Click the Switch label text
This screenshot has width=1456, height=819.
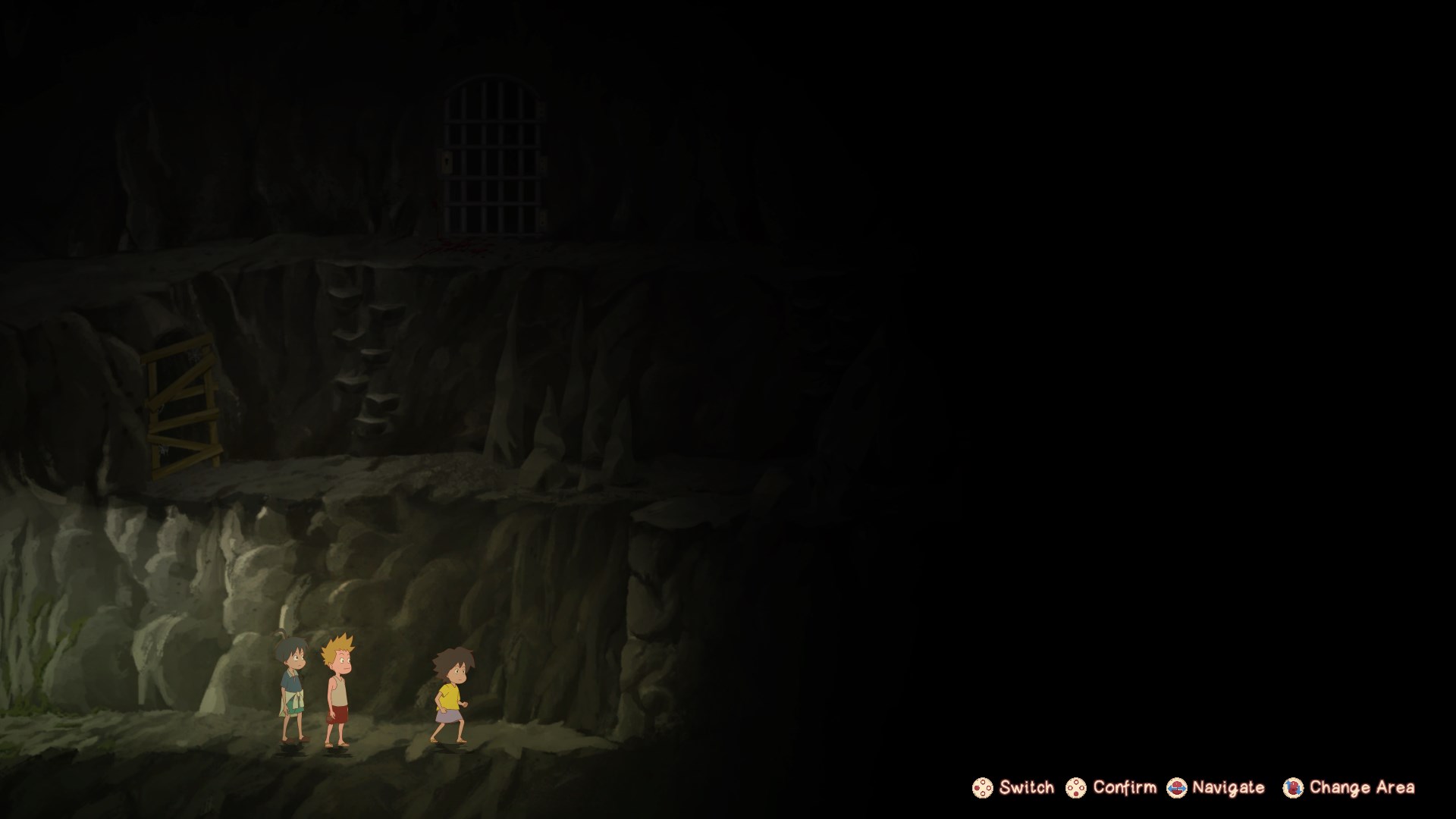click(1025, 789)
